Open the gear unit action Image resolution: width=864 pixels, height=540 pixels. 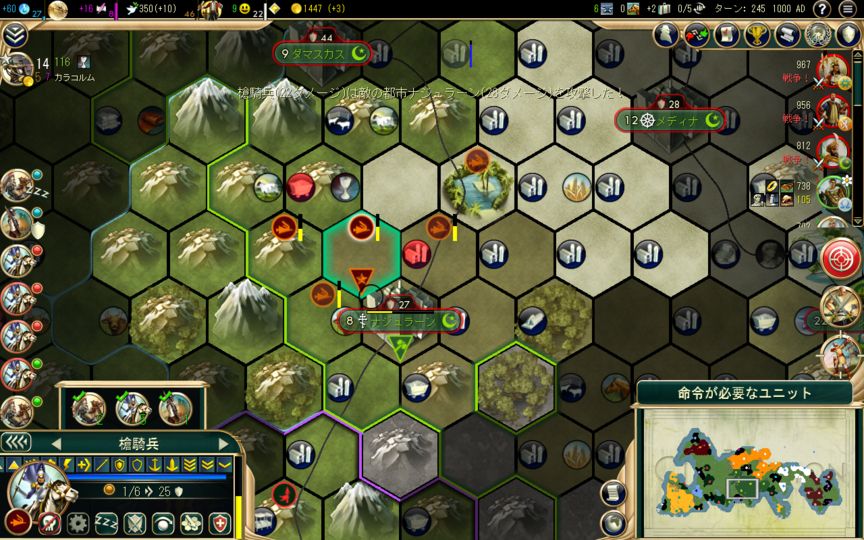click(76, 522)
